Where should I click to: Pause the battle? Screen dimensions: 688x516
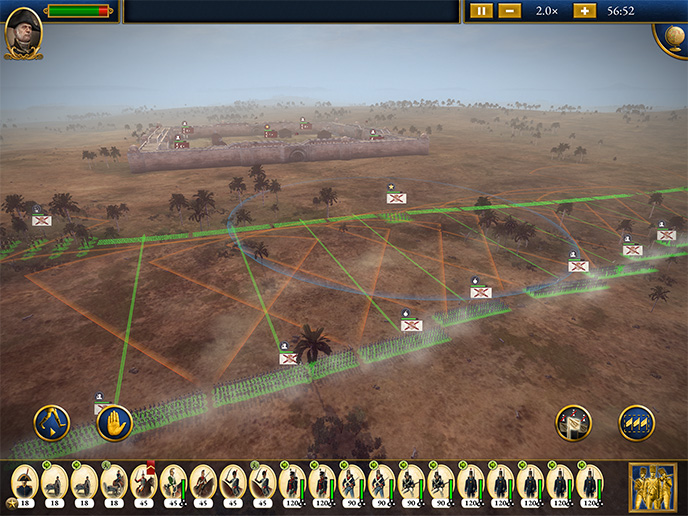coord(482,11)
